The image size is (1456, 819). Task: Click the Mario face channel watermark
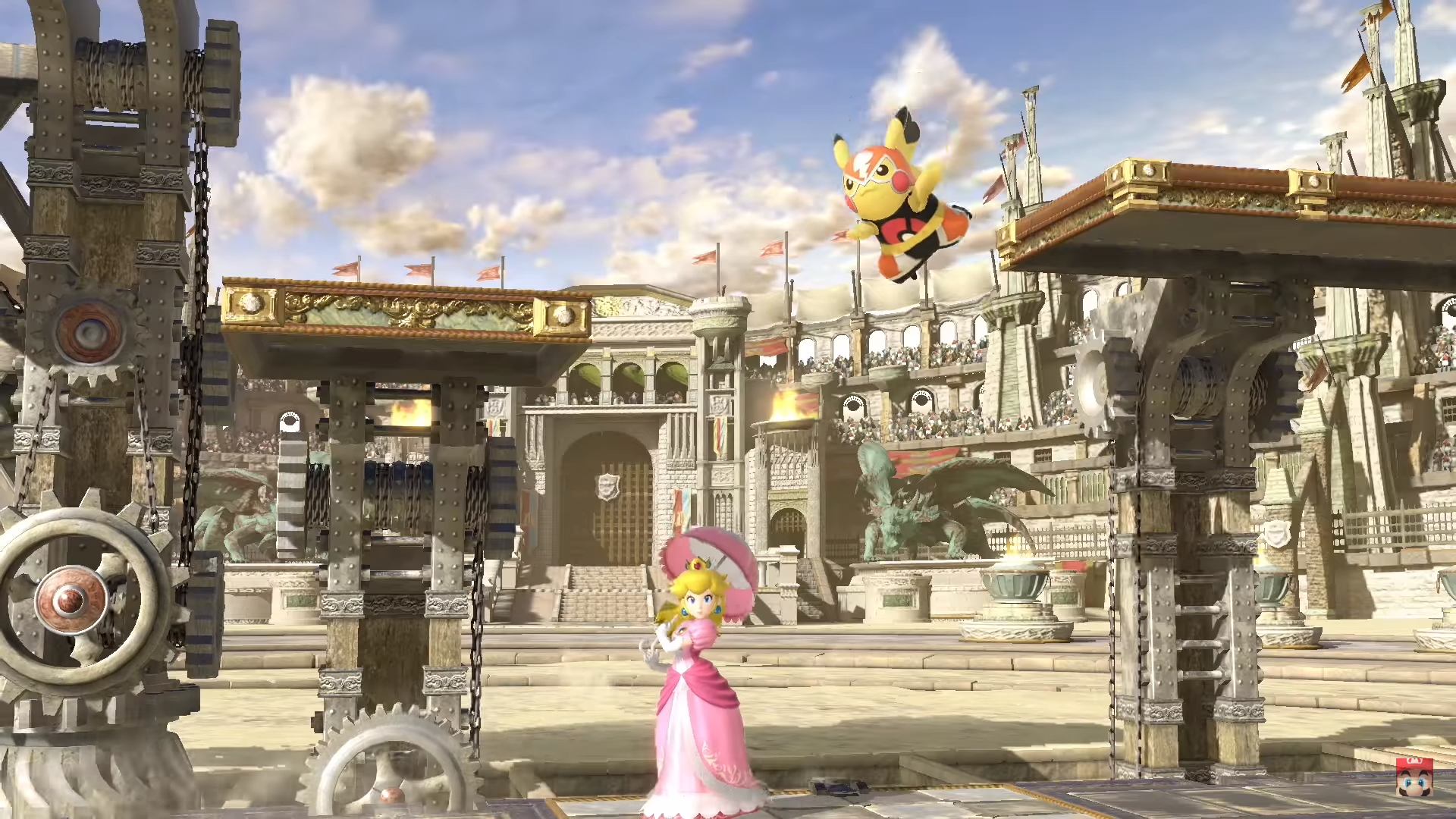tap(1414, 776)
